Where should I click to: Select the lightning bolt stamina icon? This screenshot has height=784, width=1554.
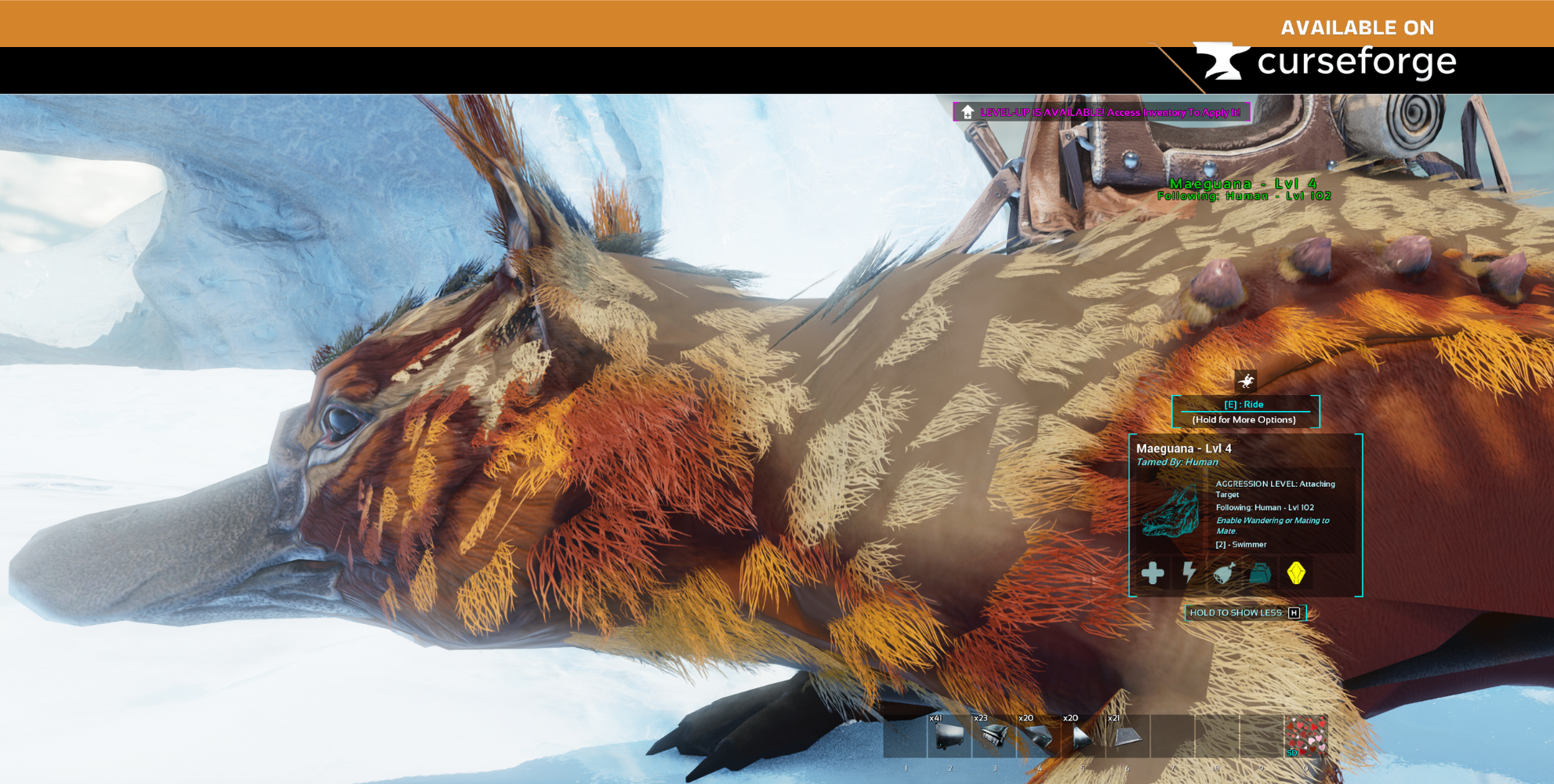pyautogui.click(x=1189, y=573)
